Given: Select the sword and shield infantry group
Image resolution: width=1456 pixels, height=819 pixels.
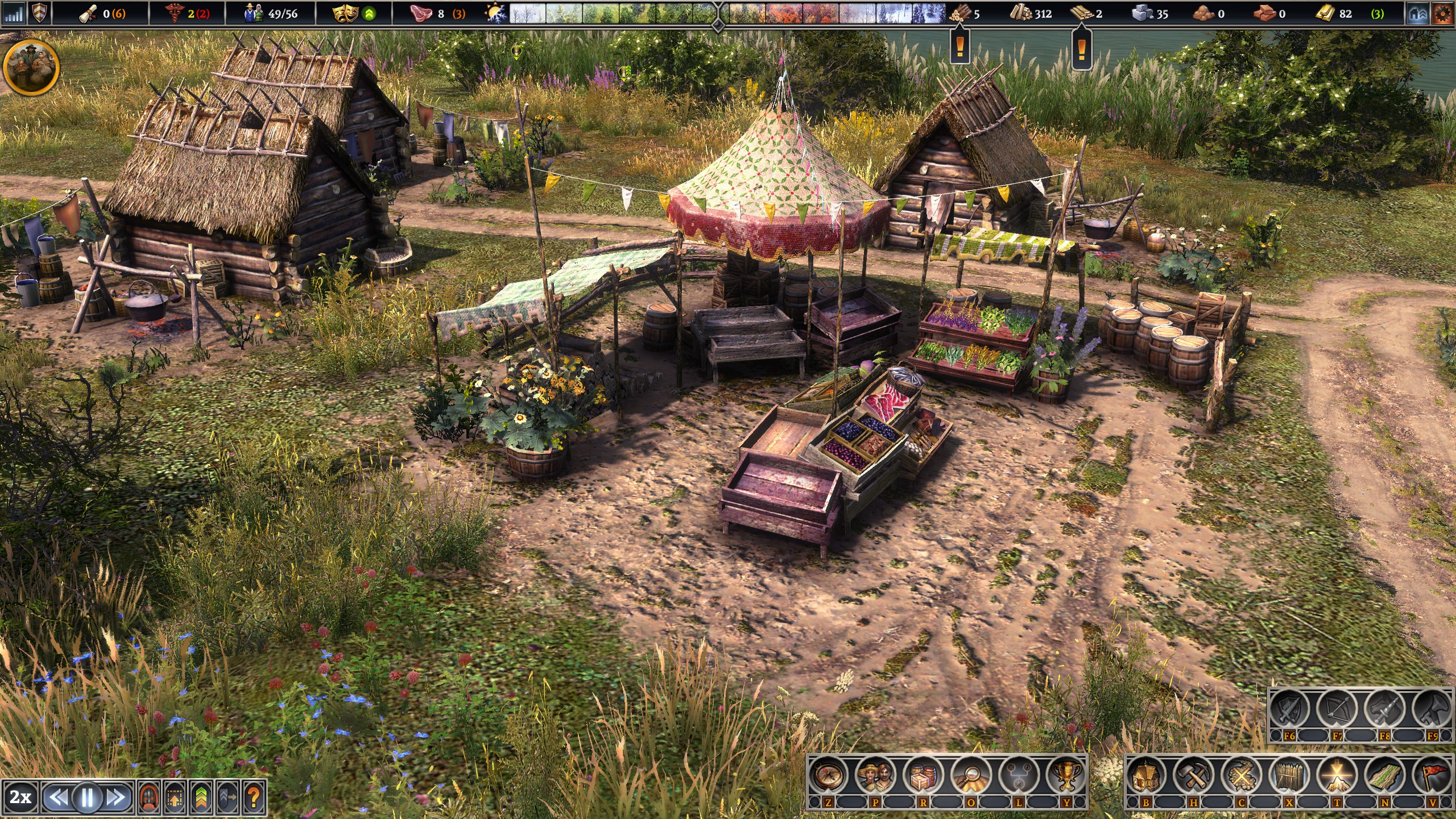Looking at the screenshot, I should point(1289,710).
